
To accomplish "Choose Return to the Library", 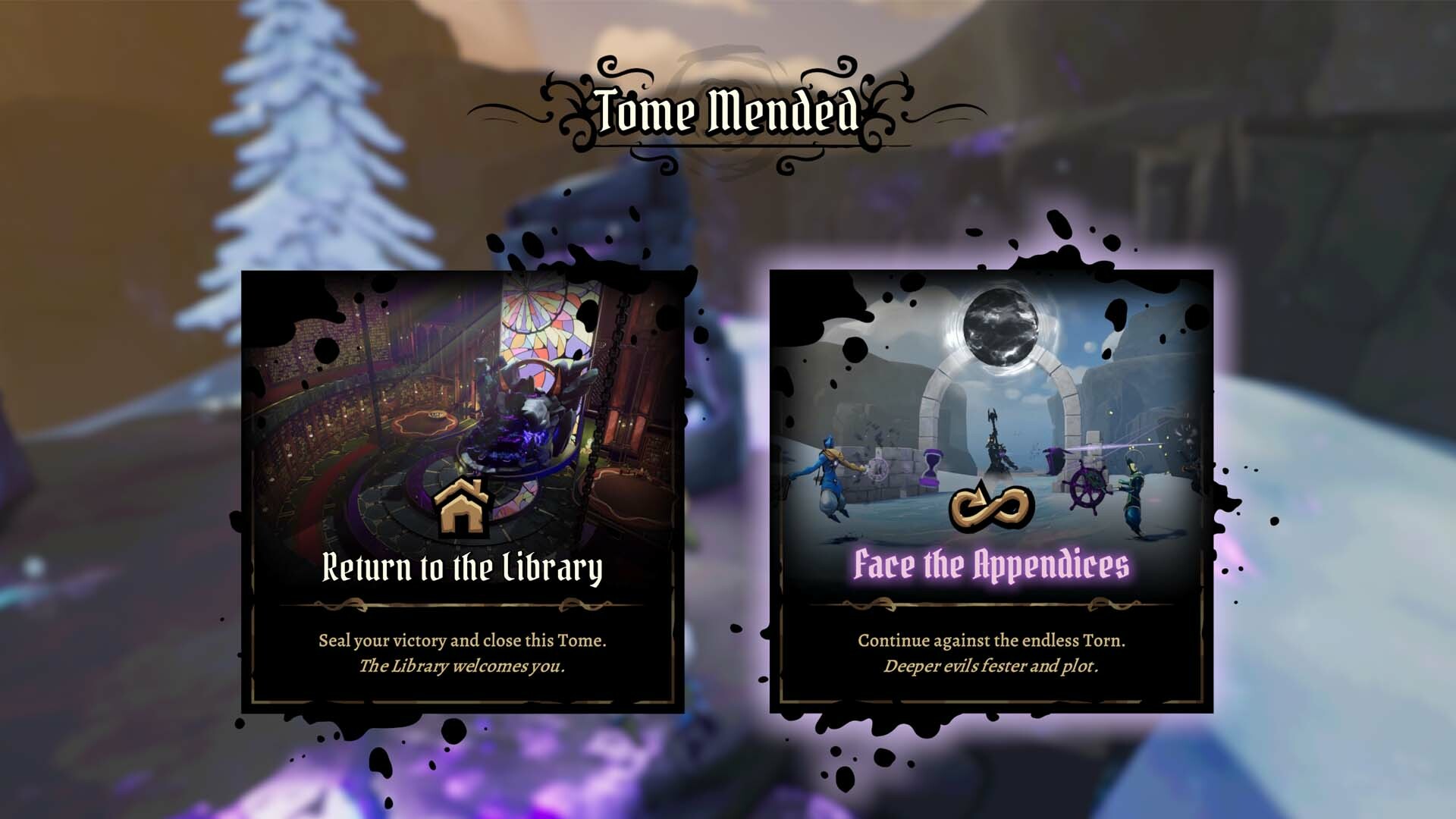I will point(463,565).
